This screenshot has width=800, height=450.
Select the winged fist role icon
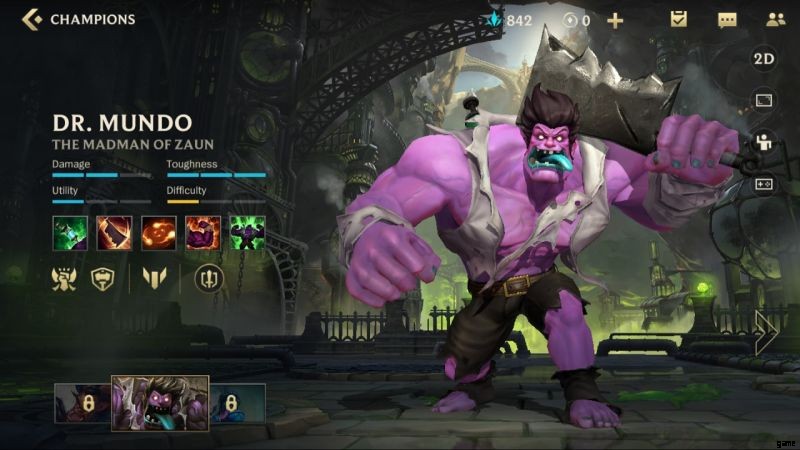[64, 279]
